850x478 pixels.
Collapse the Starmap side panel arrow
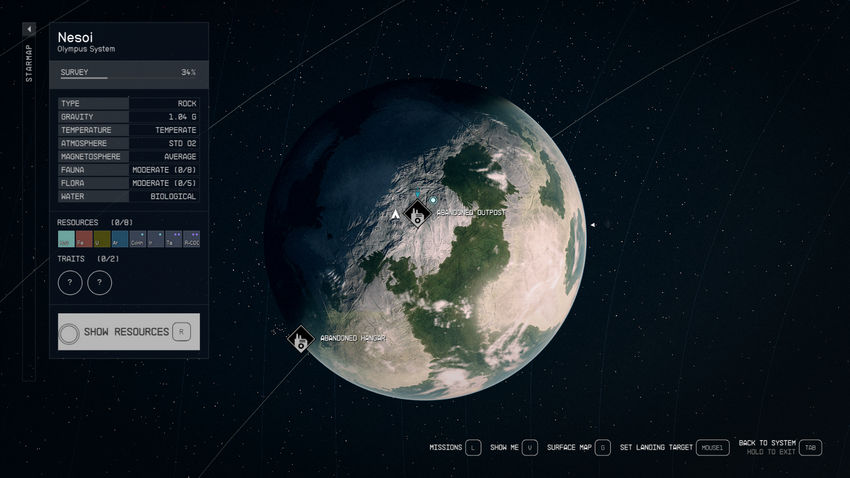[29, 30]
